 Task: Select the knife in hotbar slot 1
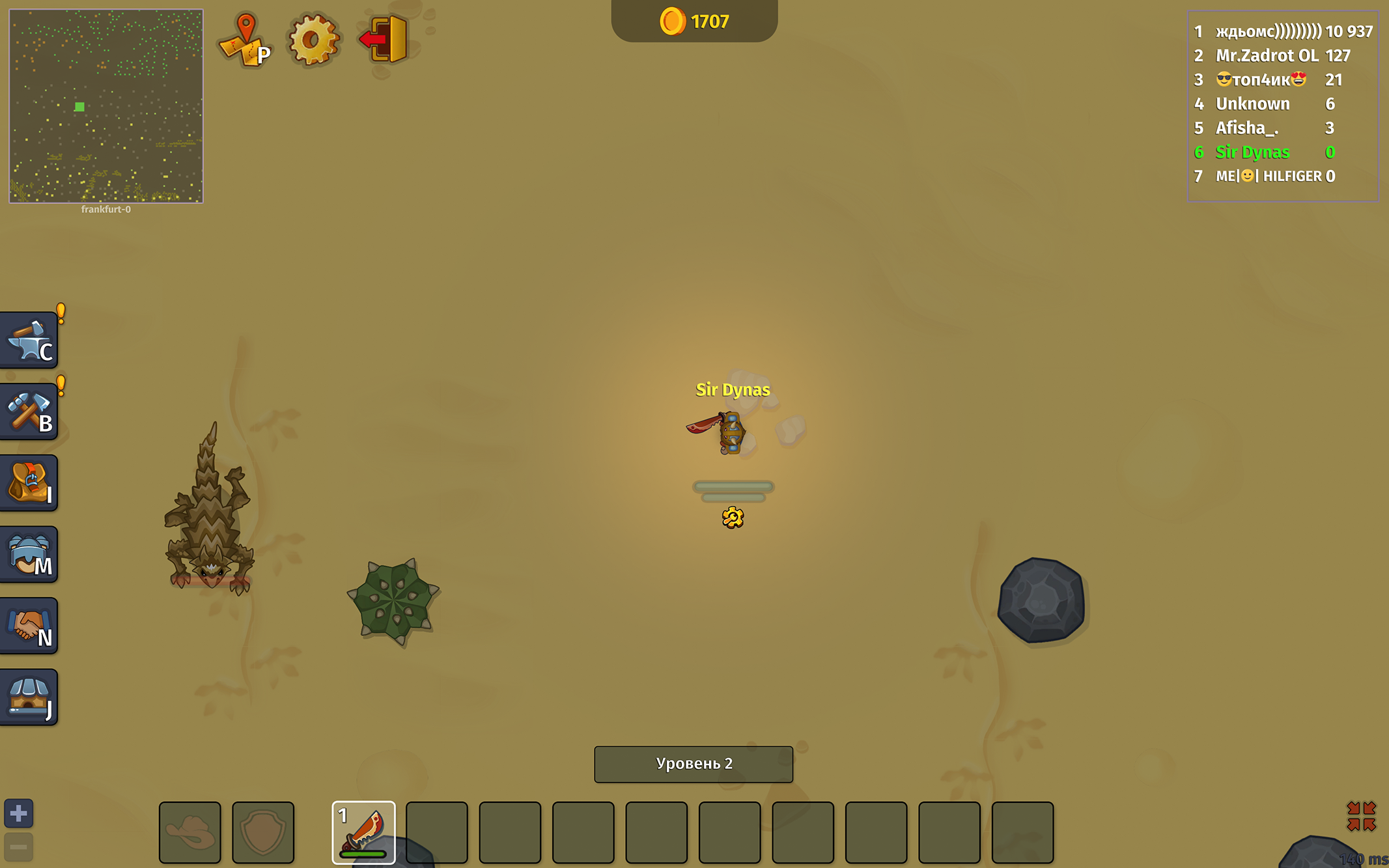(x=364, y=833)
